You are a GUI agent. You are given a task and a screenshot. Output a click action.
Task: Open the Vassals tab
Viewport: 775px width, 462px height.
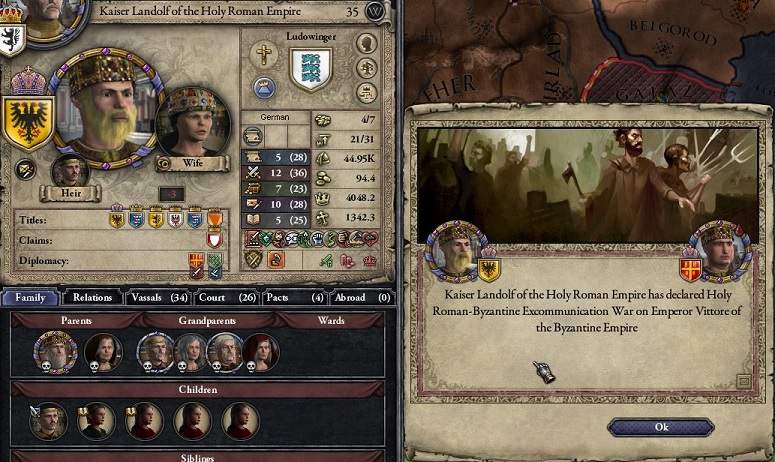158,297
